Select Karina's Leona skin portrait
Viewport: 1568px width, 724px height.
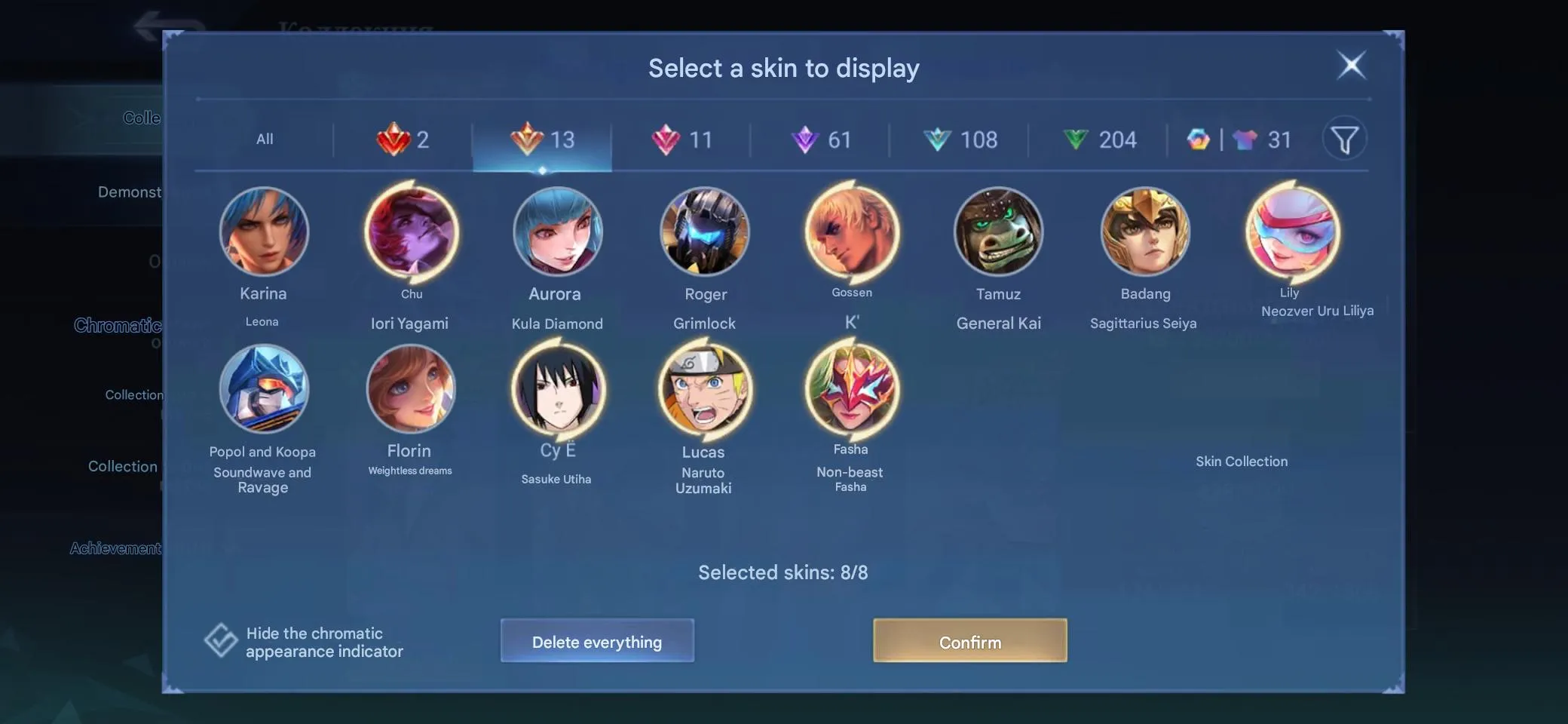tap(263, 232)
